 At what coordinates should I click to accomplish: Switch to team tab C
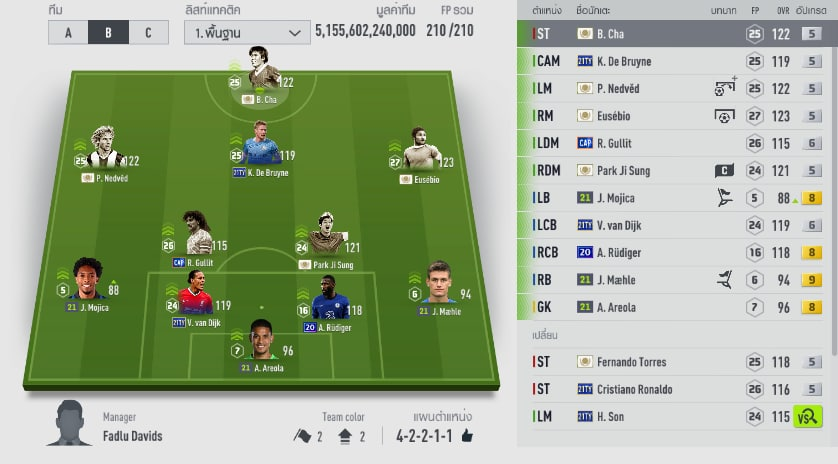148,32
